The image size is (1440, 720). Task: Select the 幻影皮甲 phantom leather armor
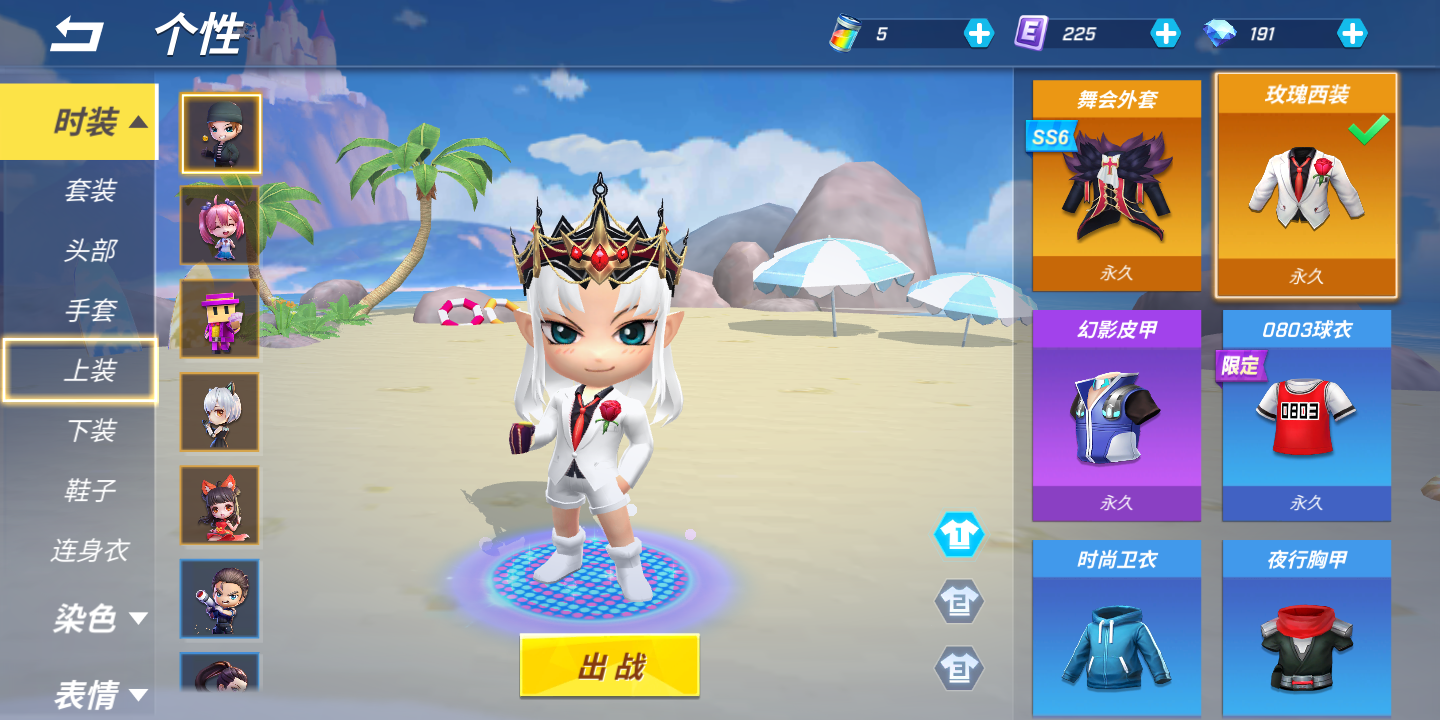click(1117, 416)
